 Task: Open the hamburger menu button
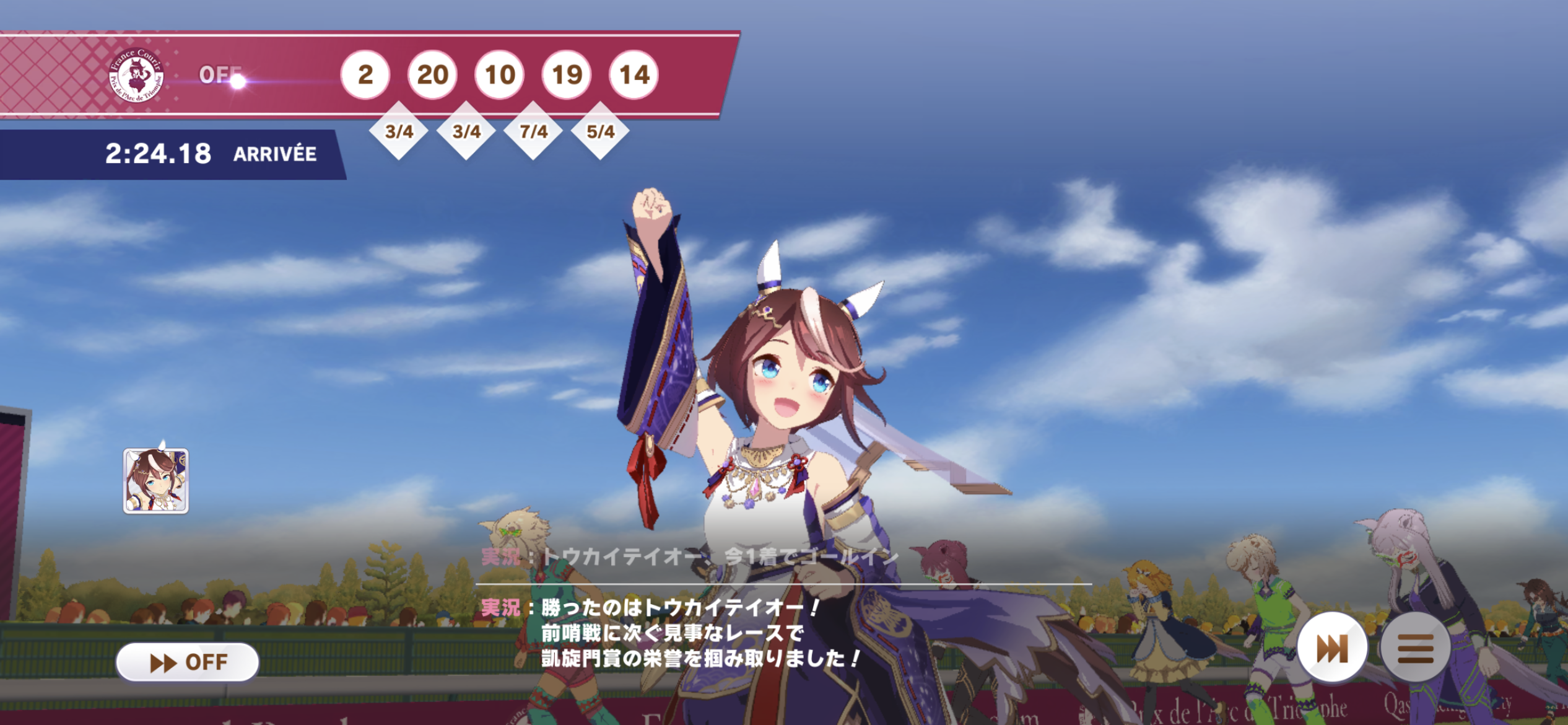(1415, 648)
